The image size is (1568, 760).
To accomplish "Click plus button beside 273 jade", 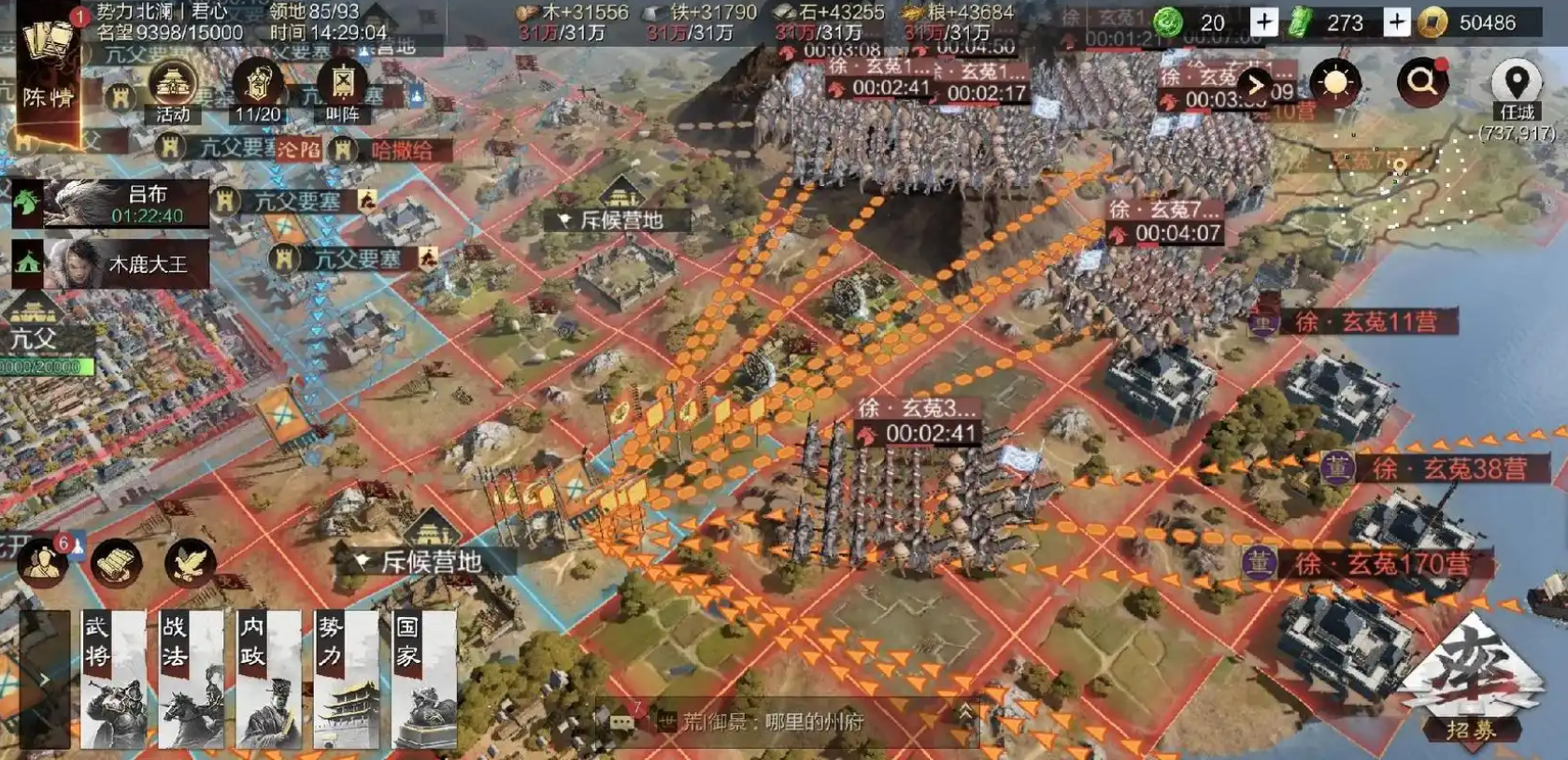I will tap(1396, 22).
